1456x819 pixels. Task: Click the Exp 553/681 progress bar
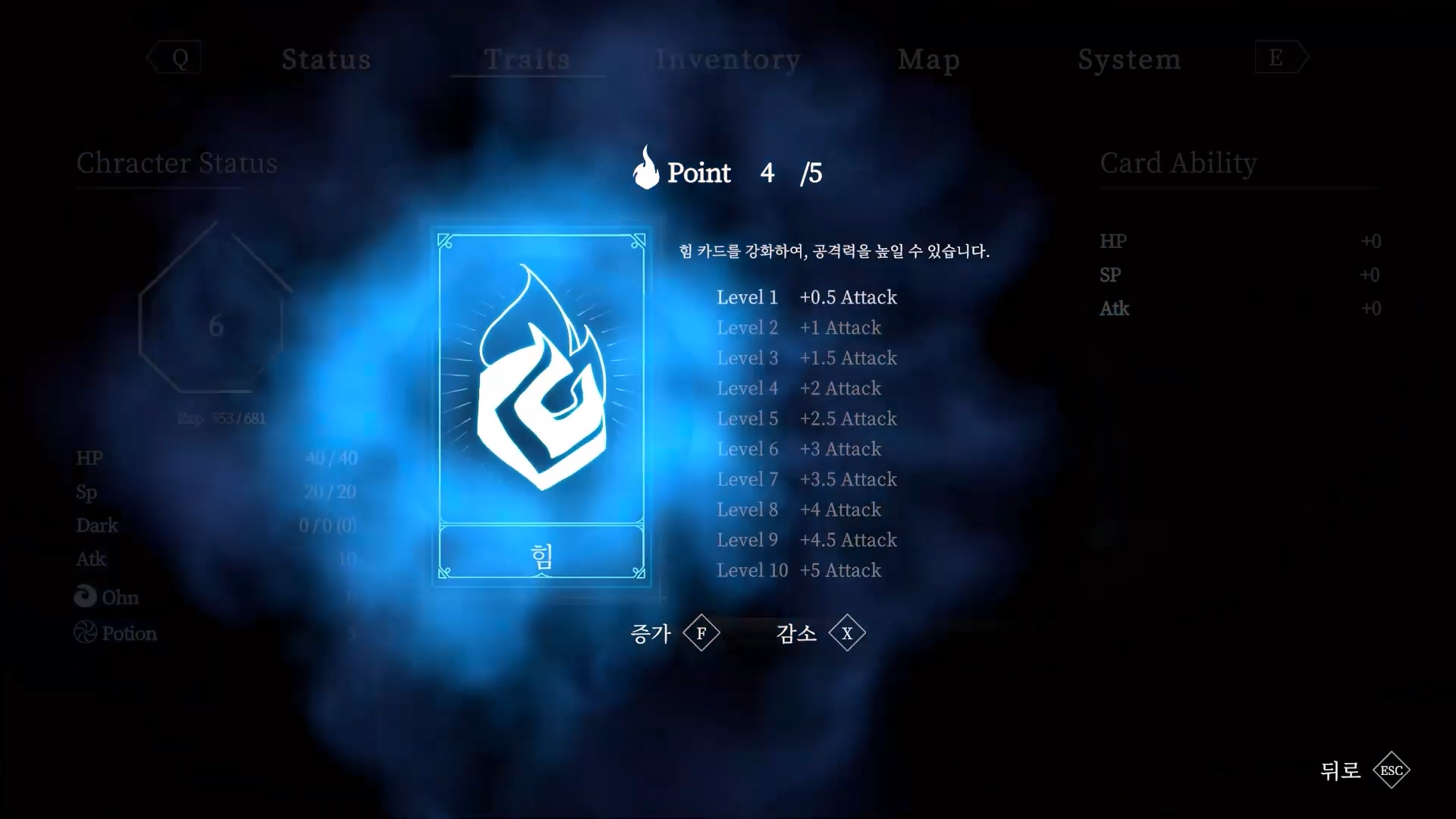220,417
